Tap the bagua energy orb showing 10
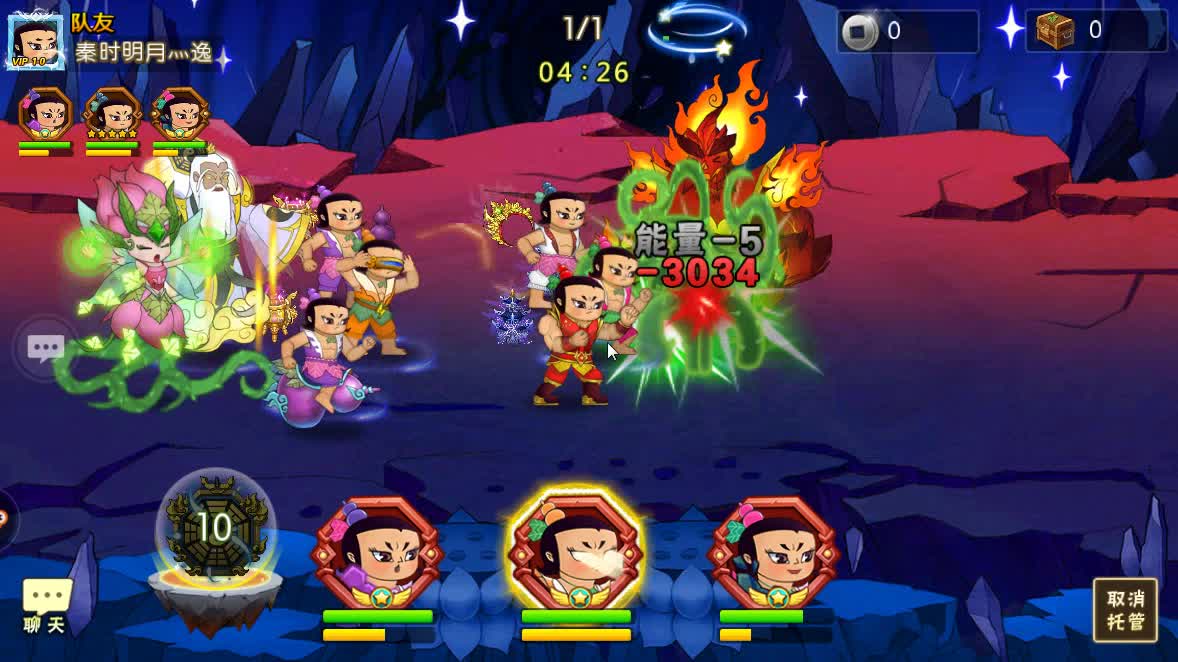The height and width of the screenshot is (662, 1178). pyautogui.click(x=215, y=527)
